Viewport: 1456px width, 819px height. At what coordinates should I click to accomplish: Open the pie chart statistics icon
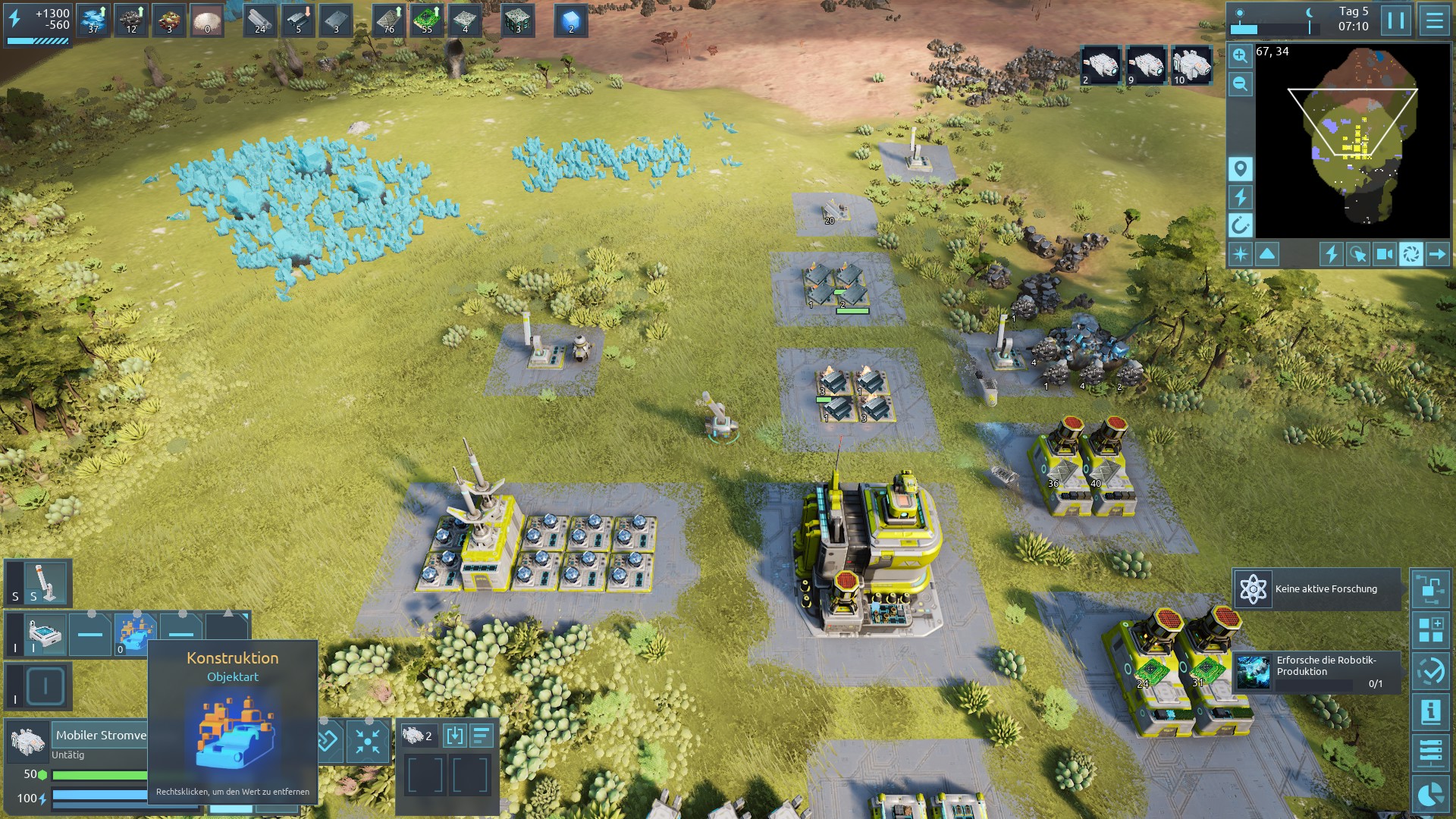tap(1430, 793)
